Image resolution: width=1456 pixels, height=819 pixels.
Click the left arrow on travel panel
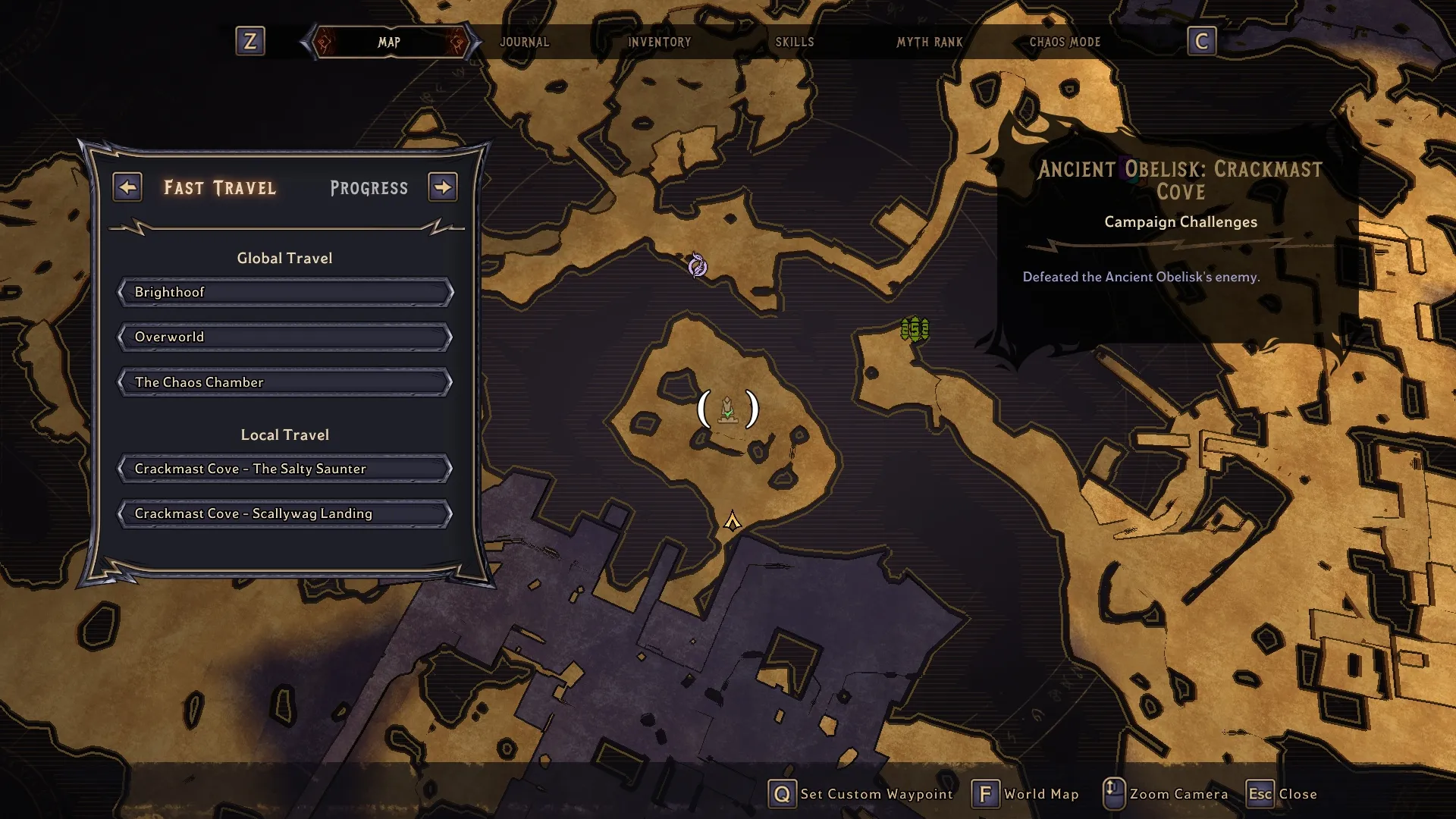point(127,187)
